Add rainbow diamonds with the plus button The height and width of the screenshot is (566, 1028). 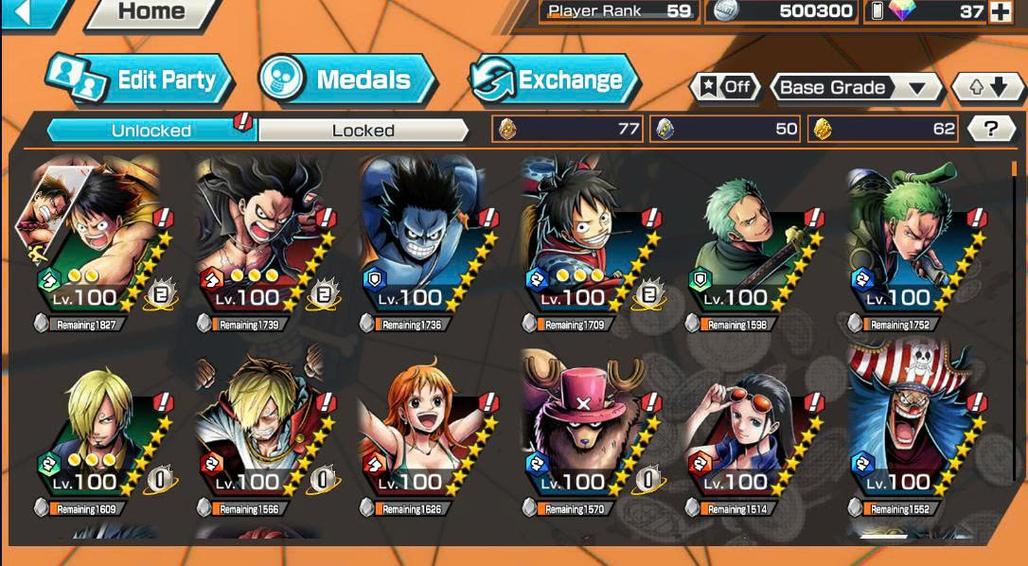(1000, 12)
